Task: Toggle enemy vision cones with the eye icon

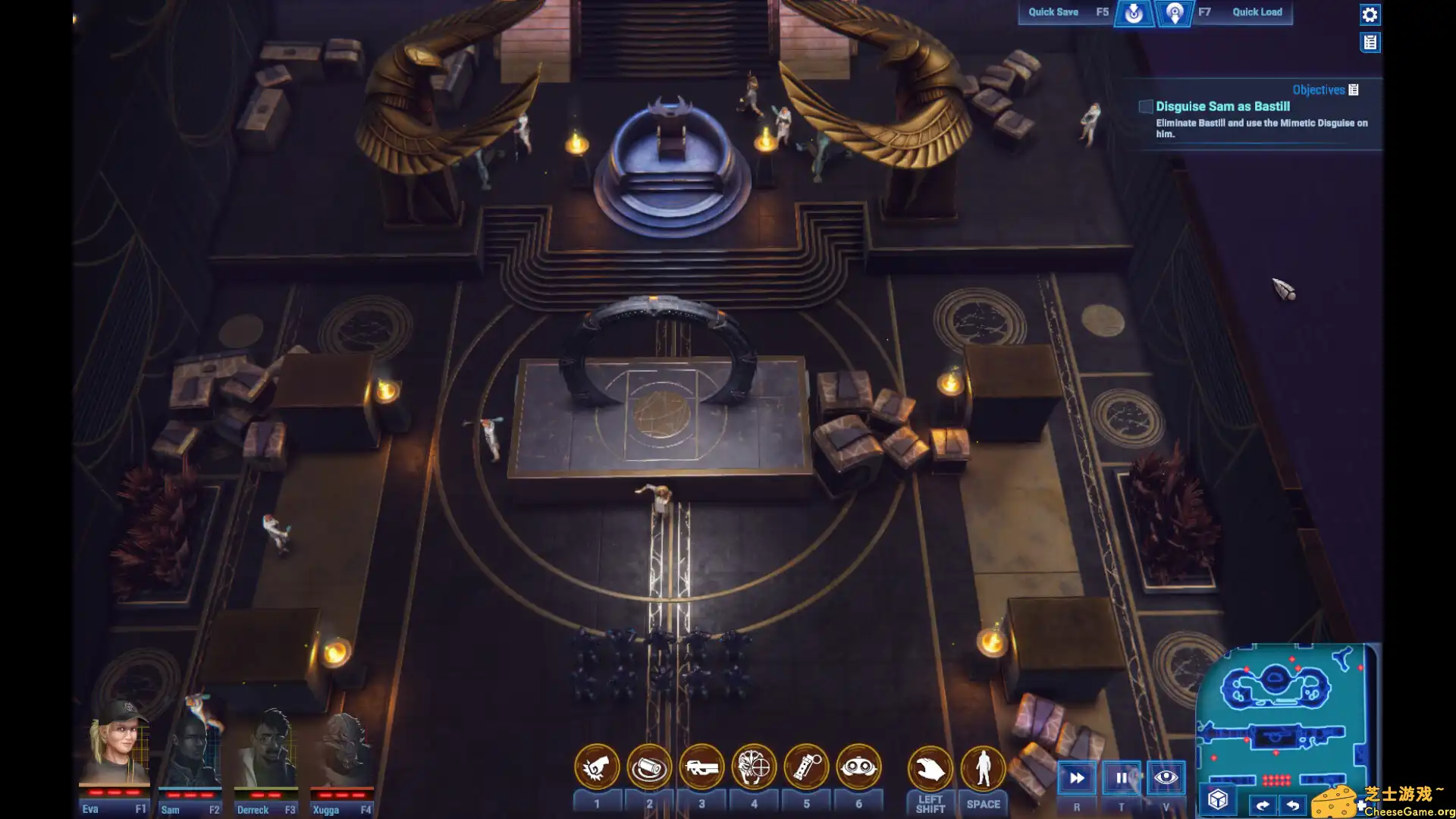Action: (1166, 777)
